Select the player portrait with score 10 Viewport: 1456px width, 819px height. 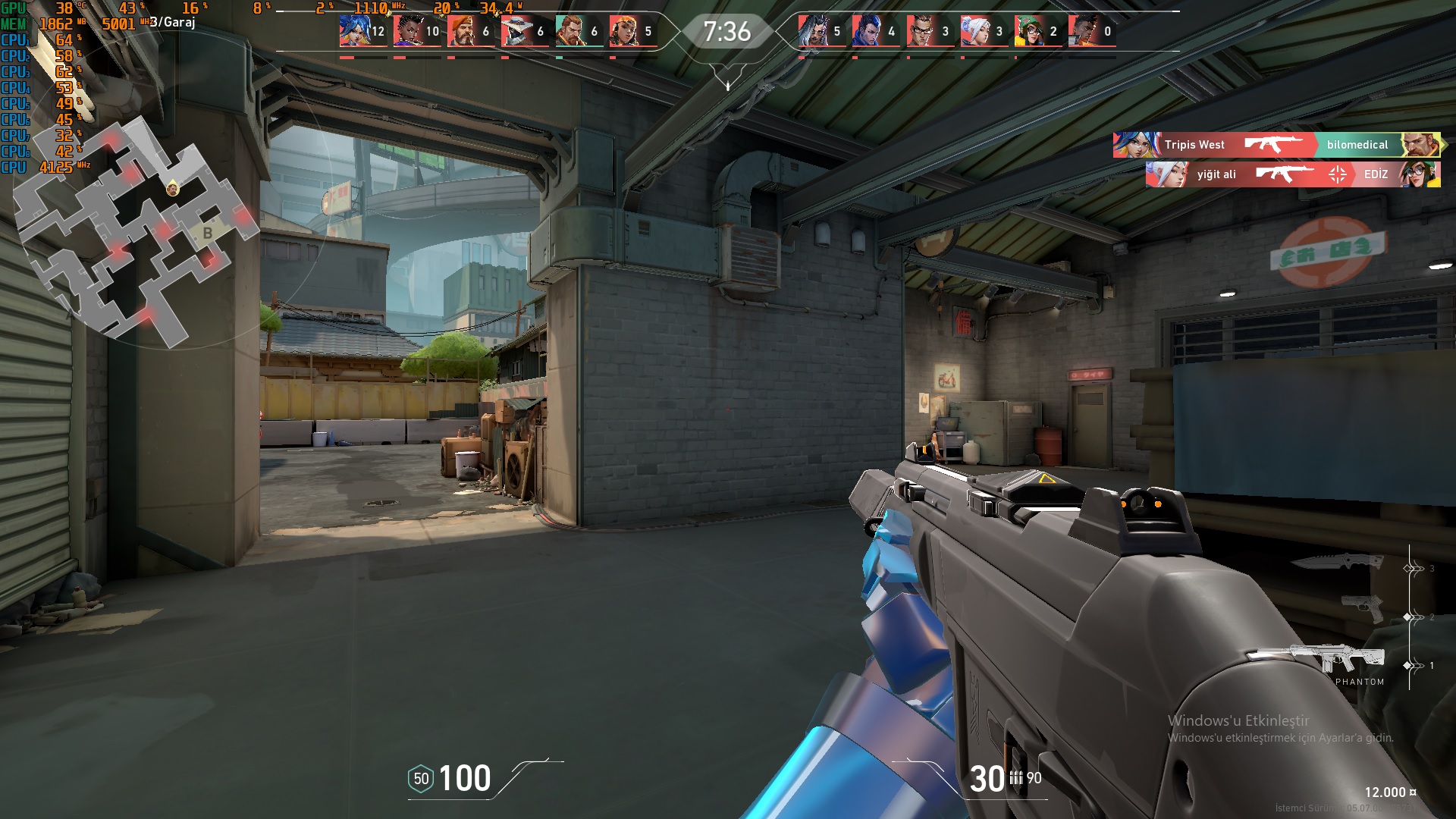tap(407, 31)
